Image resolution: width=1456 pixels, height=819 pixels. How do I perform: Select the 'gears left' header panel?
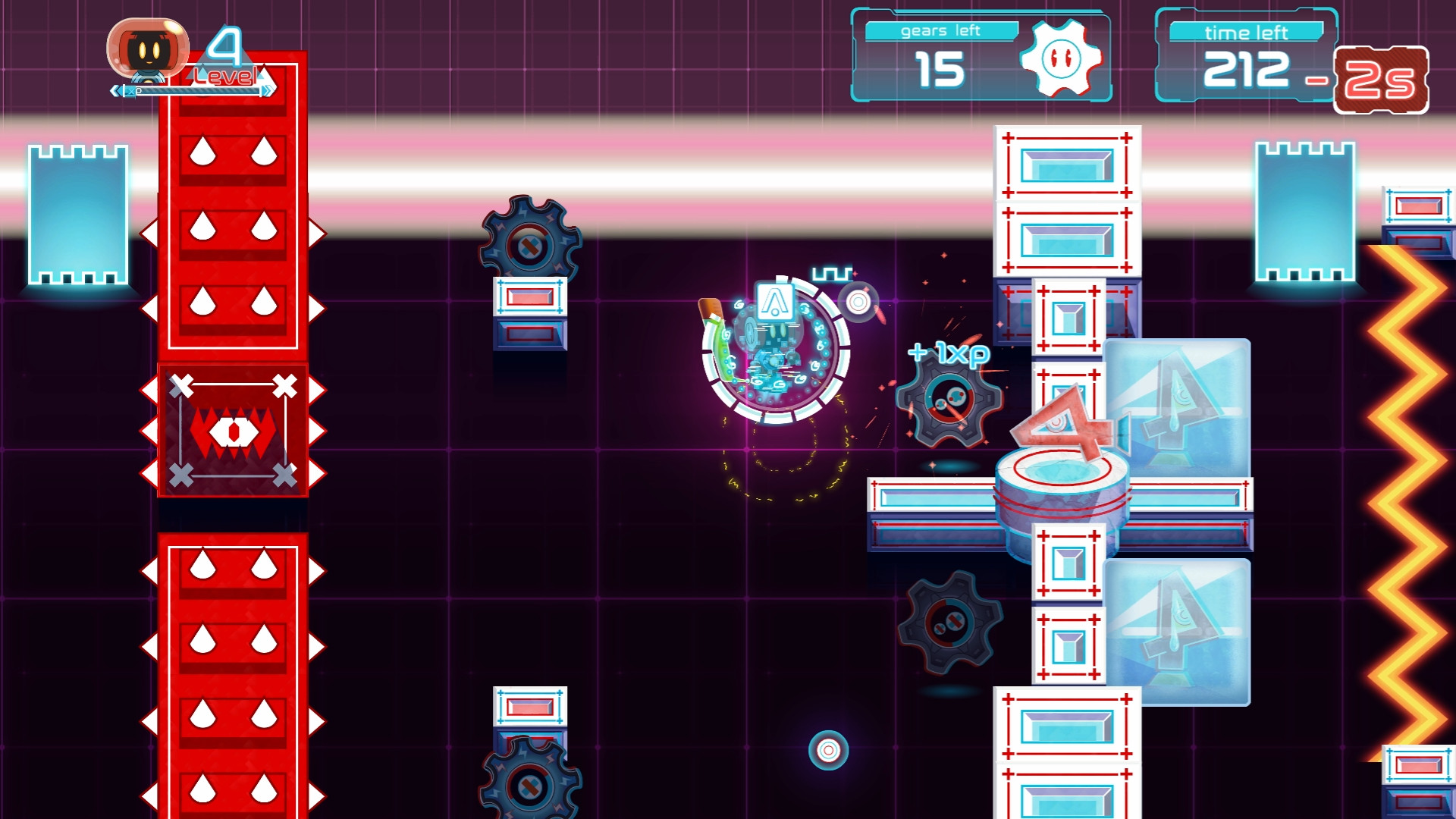[x=944, y=30]
